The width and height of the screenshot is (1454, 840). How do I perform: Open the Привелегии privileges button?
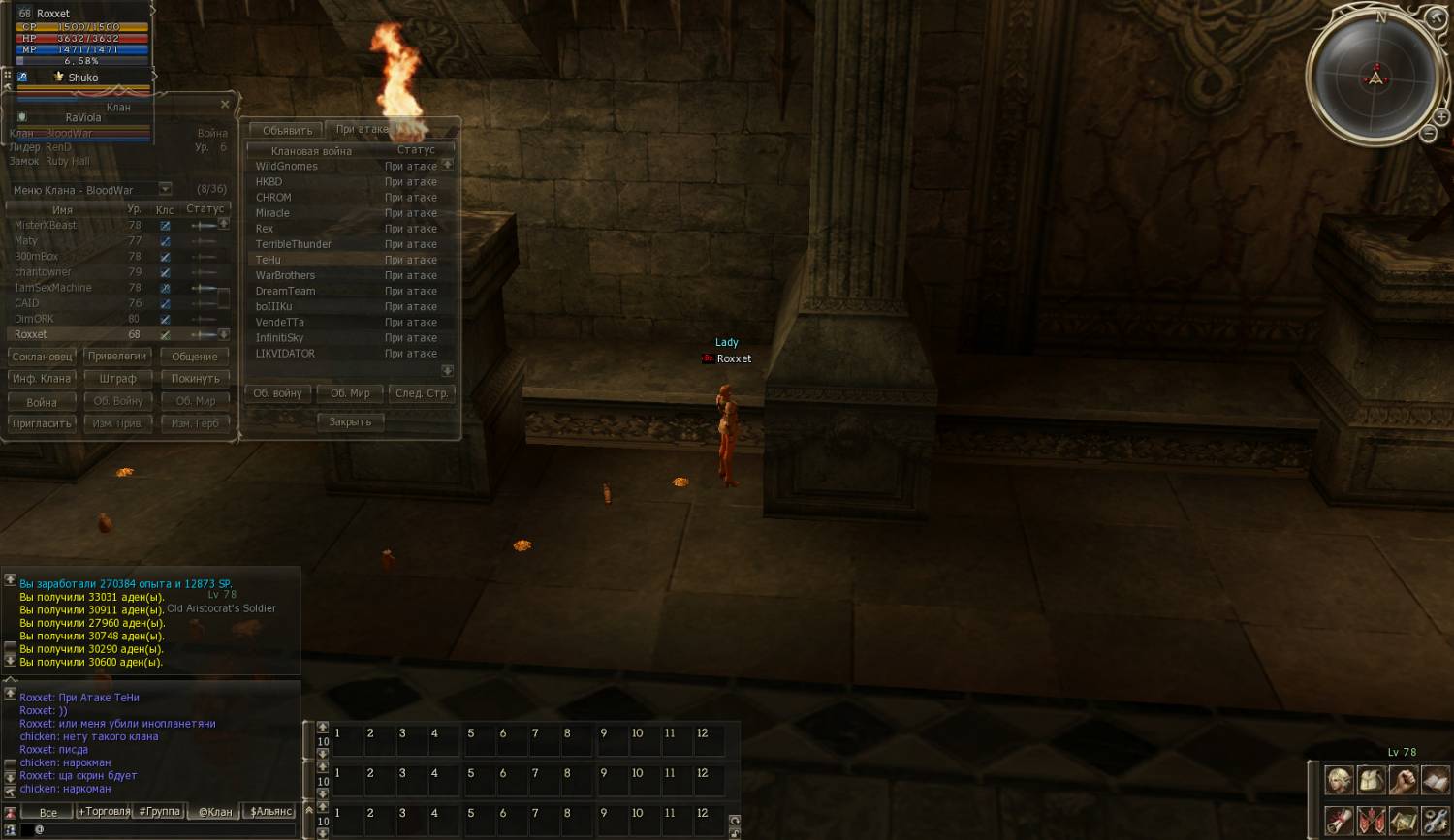[x=117, y=357]
